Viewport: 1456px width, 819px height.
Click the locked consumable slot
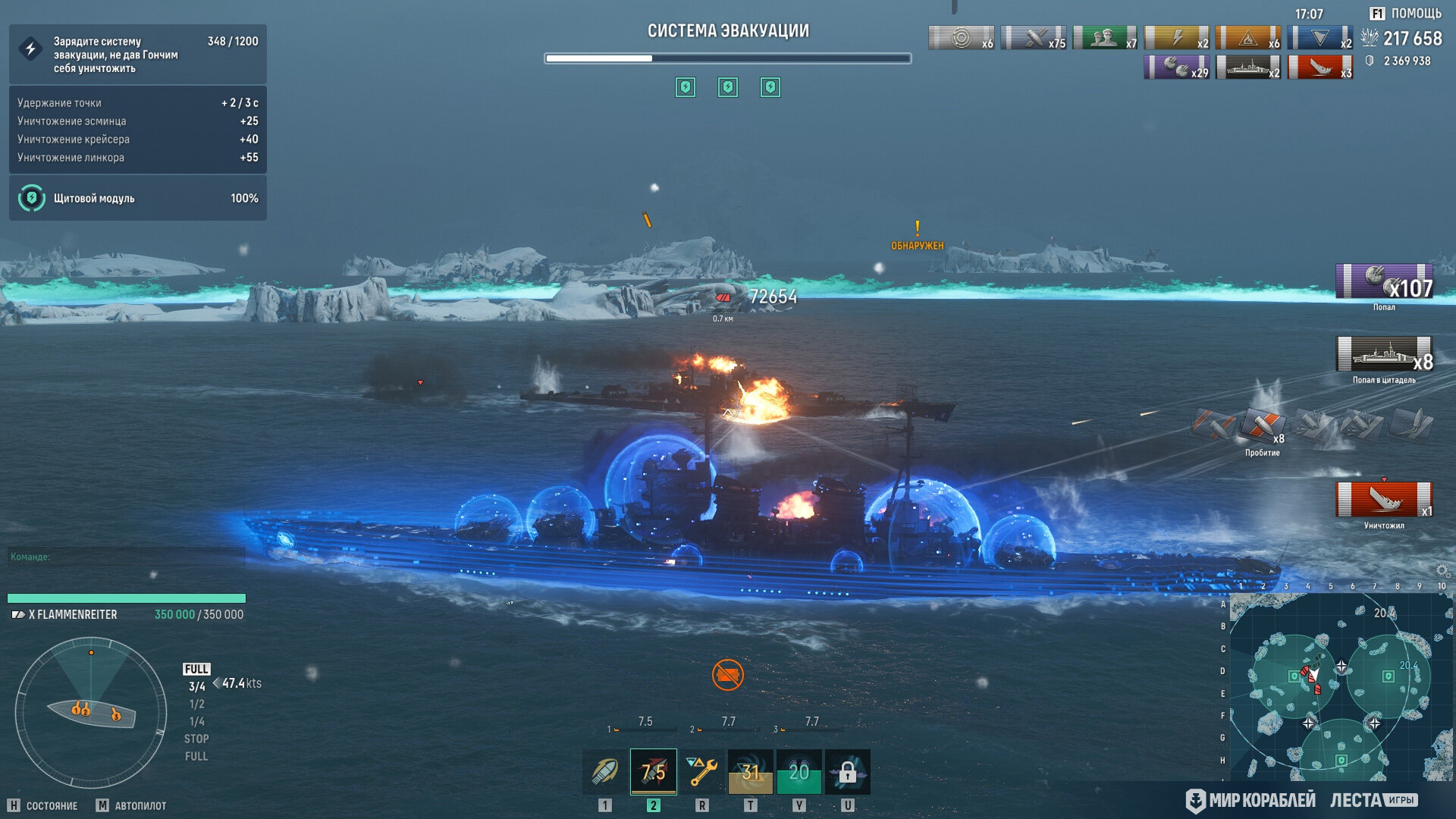(x=847, y=772)
